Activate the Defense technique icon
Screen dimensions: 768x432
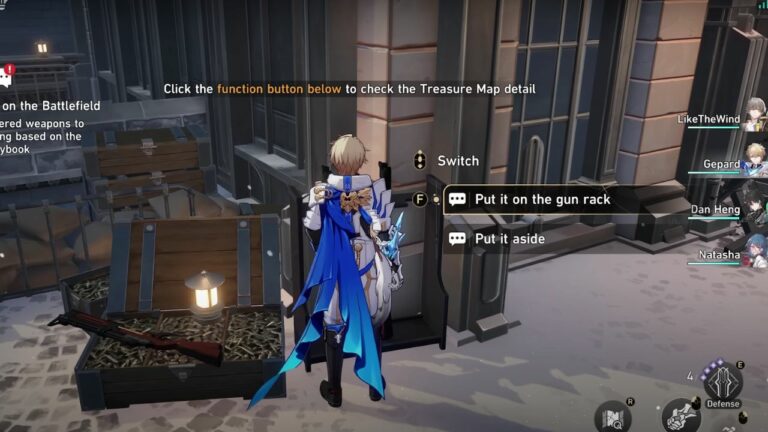pos(722,385)
